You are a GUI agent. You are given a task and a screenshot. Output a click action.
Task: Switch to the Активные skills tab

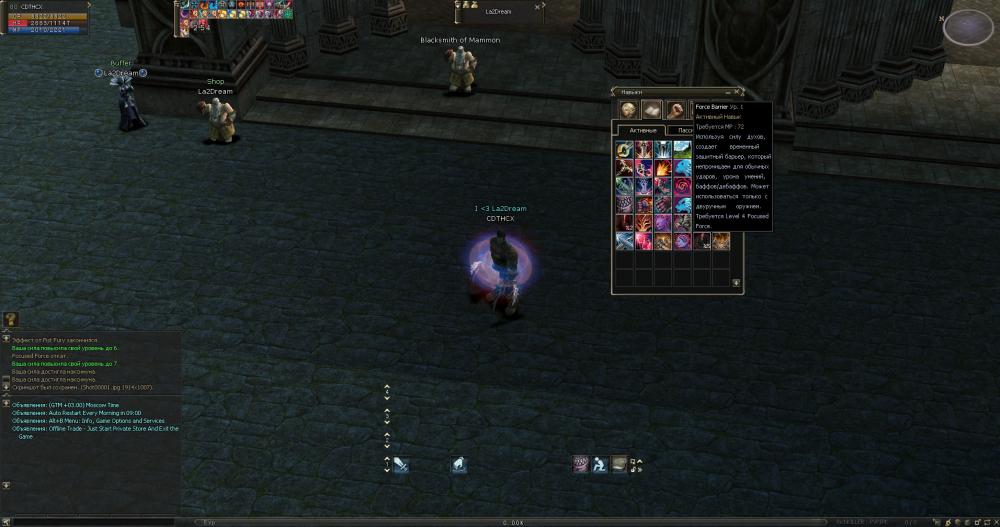pos(643,130)
